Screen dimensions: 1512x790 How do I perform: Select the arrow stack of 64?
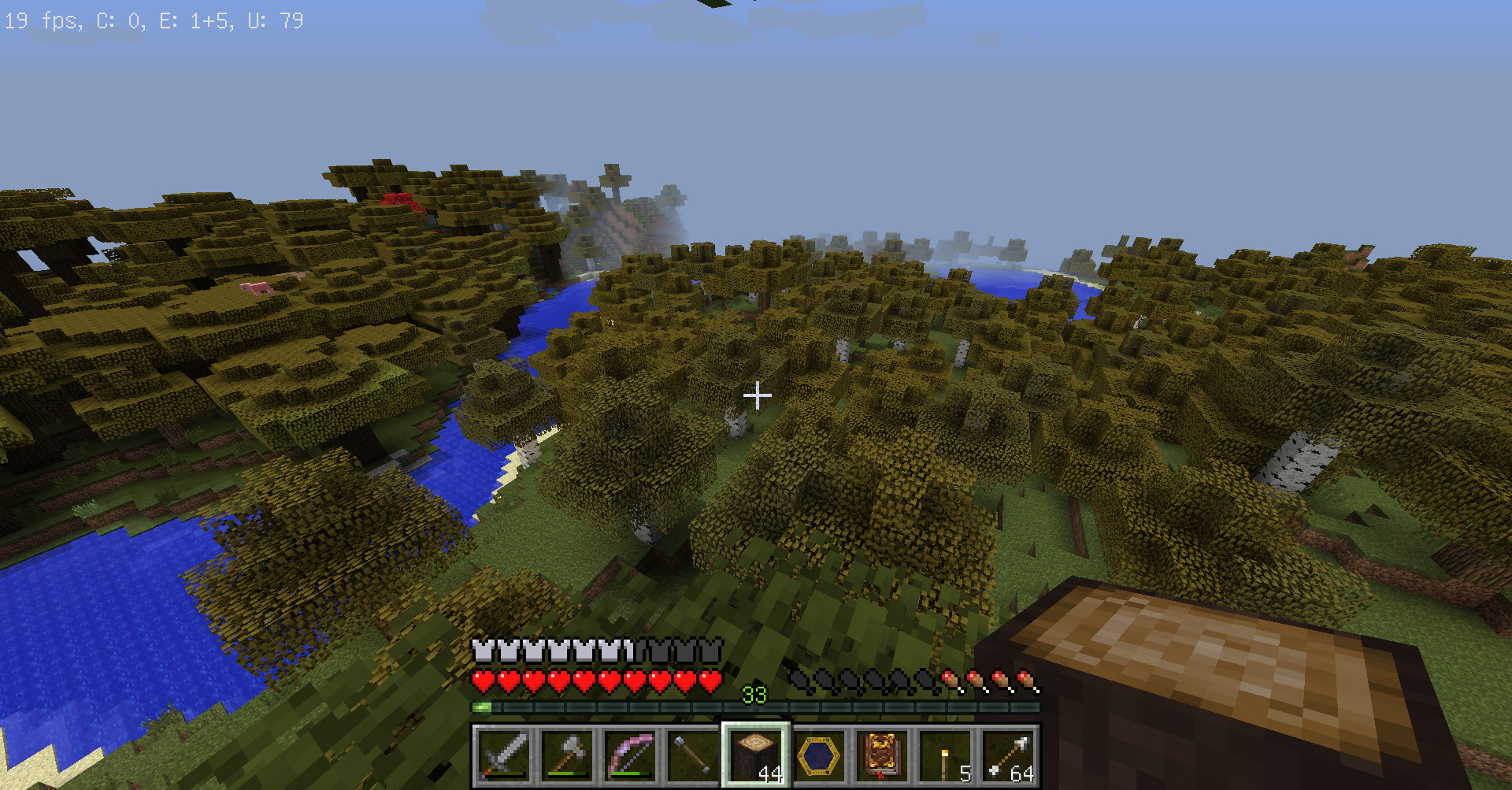(1008, 756)
